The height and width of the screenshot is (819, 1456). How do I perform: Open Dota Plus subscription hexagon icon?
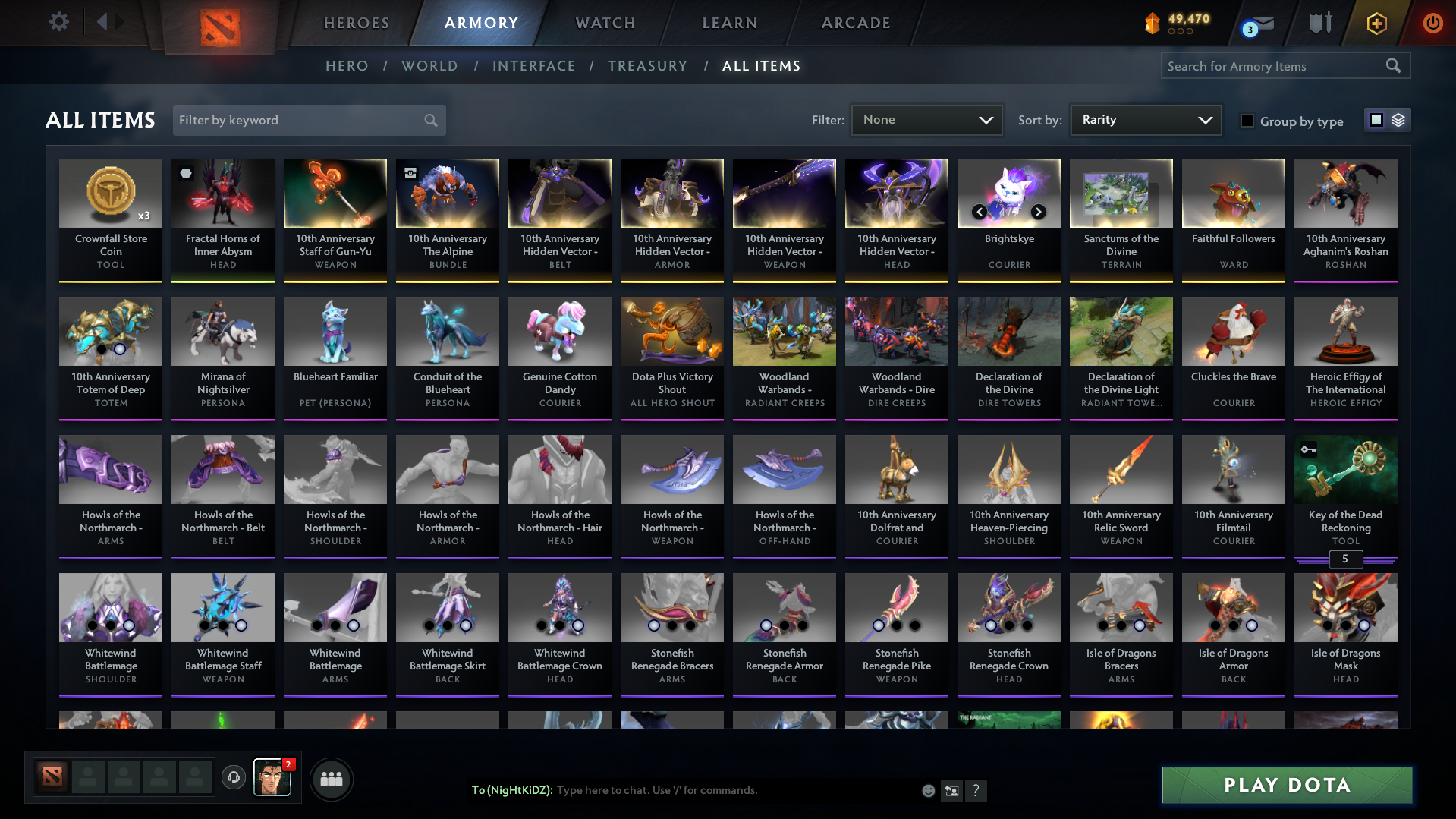coord(1376,22)
